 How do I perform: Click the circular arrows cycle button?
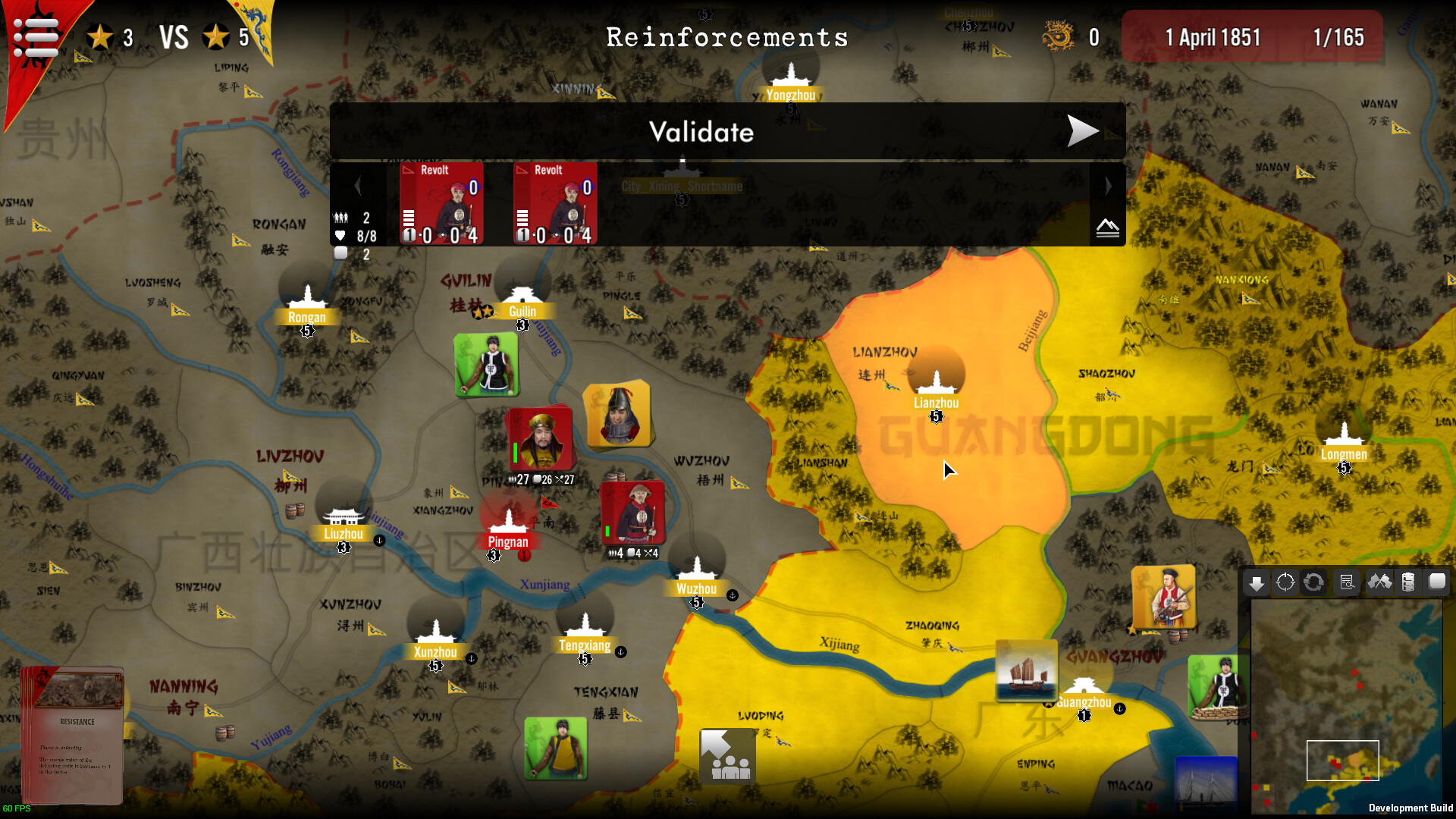pyautogui.click(x=1313, y=582)
